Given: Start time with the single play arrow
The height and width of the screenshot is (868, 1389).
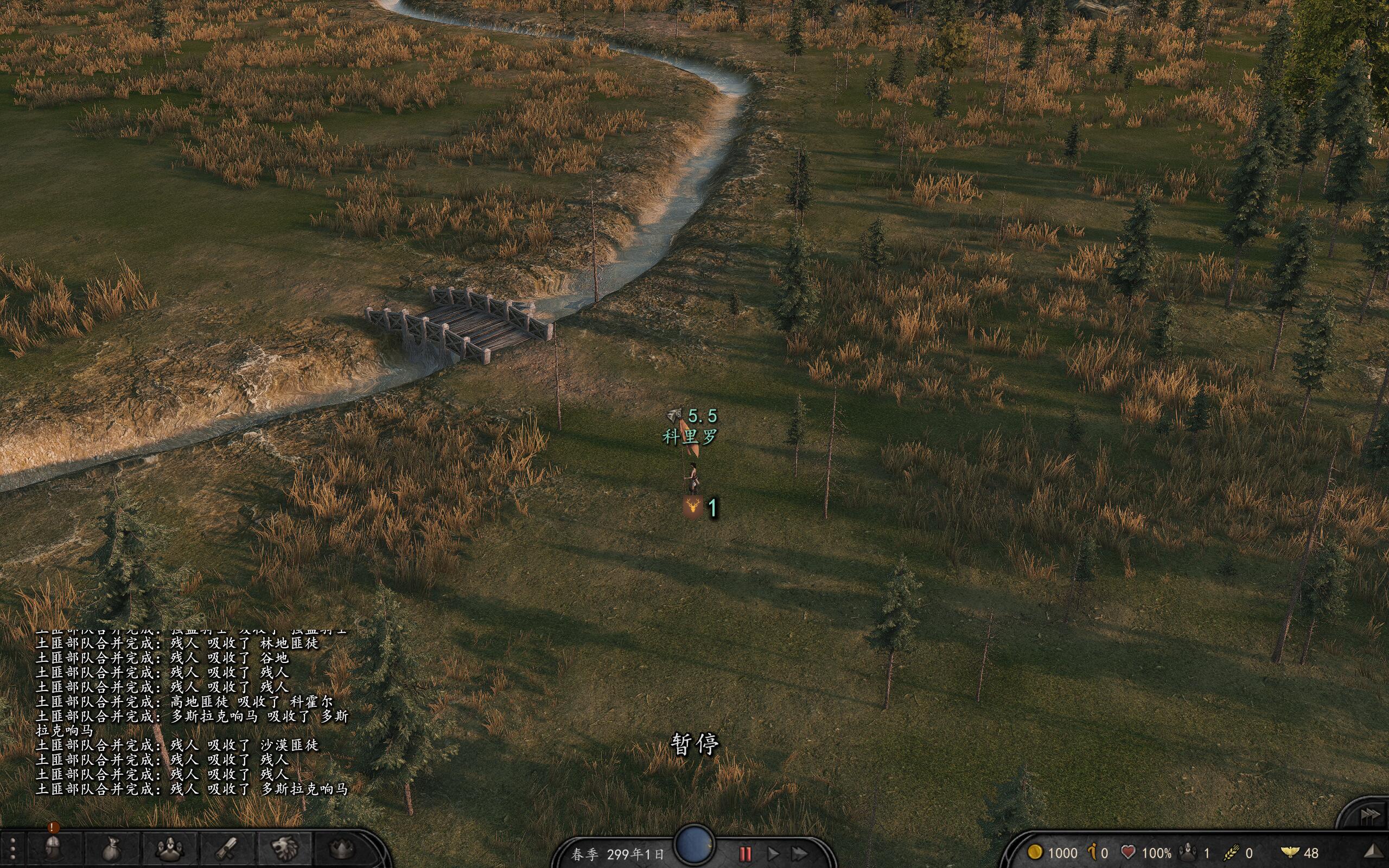Looking at the screenshot, I should coord(773,854).
